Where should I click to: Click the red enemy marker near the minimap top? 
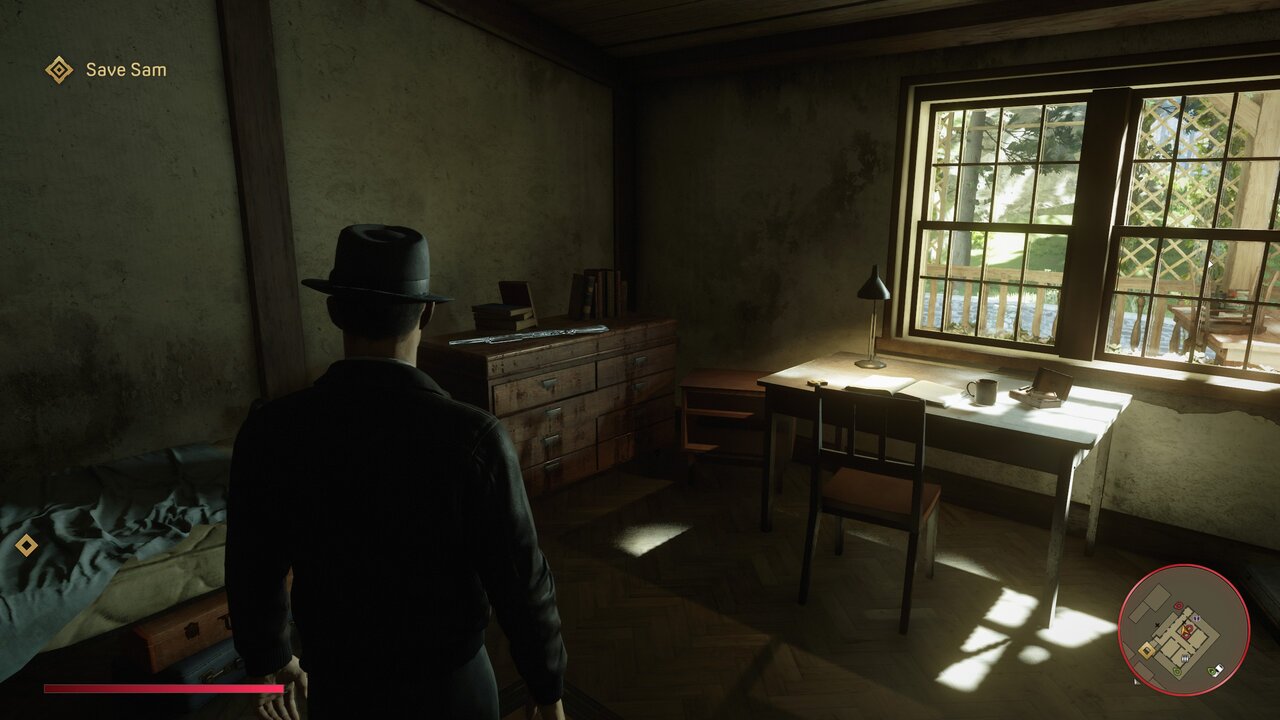(1178, 606)
